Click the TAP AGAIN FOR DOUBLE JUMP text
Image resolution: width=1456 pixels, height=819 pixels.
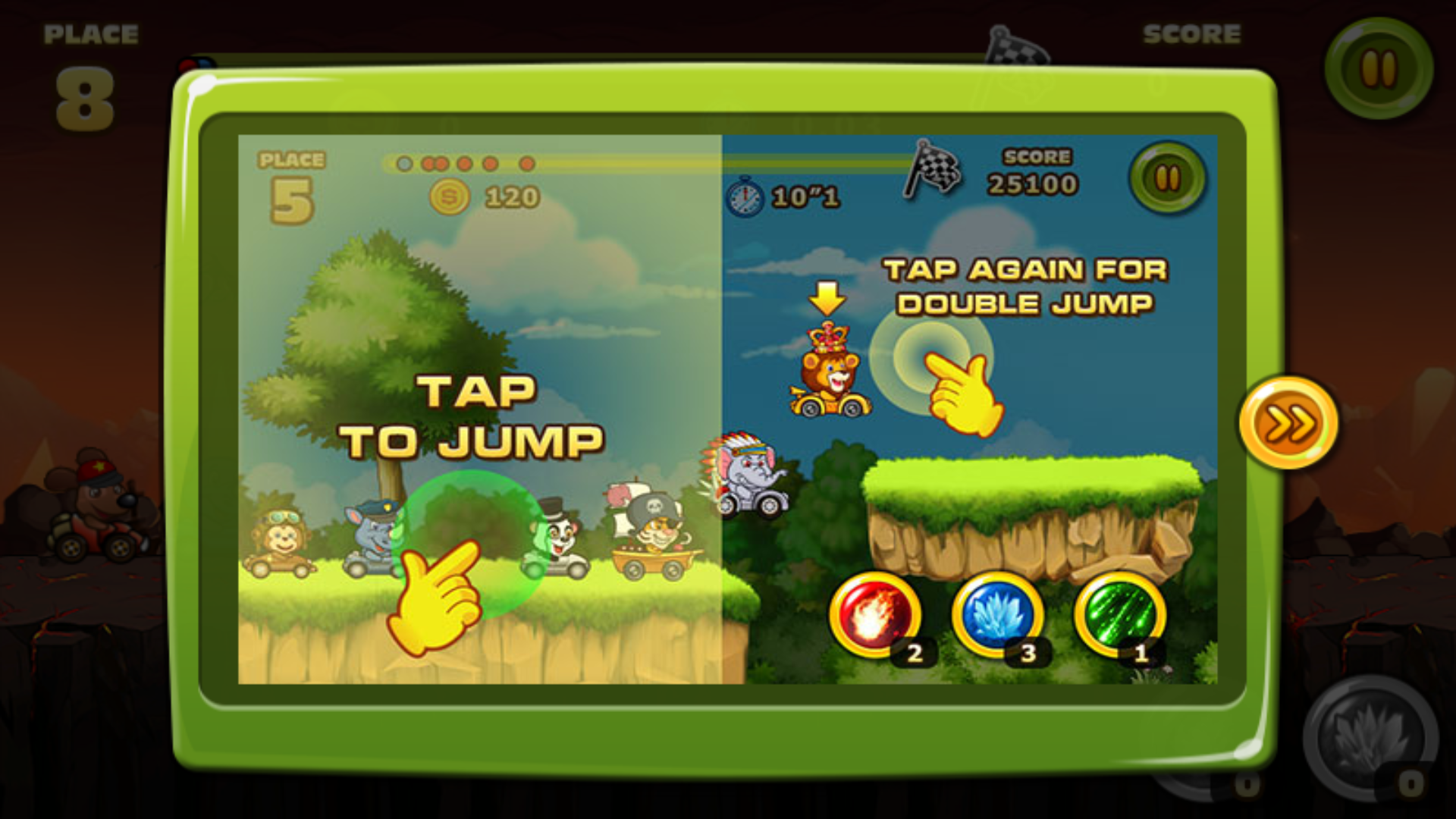1028,287
